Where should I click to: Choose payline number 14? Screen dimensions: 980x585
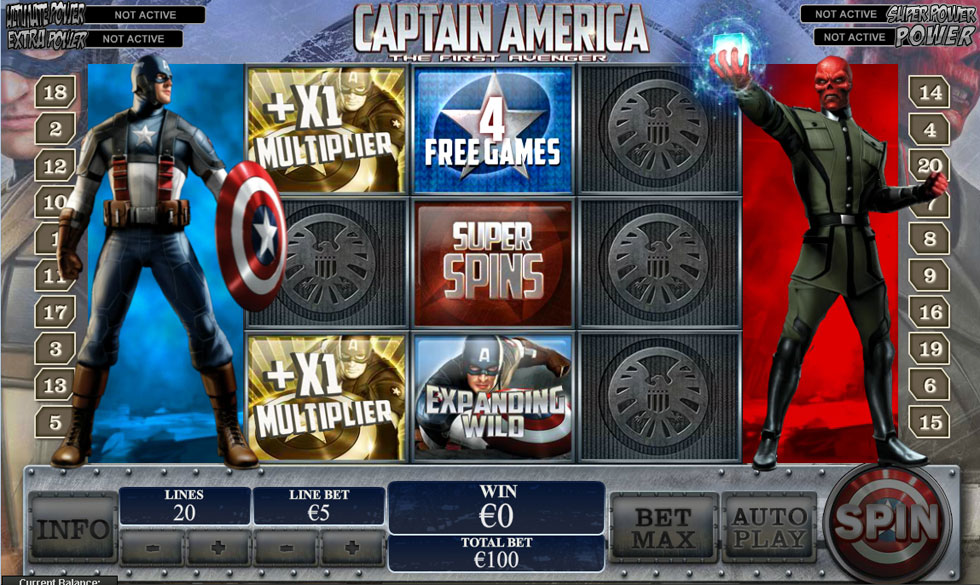click(930, 93)
